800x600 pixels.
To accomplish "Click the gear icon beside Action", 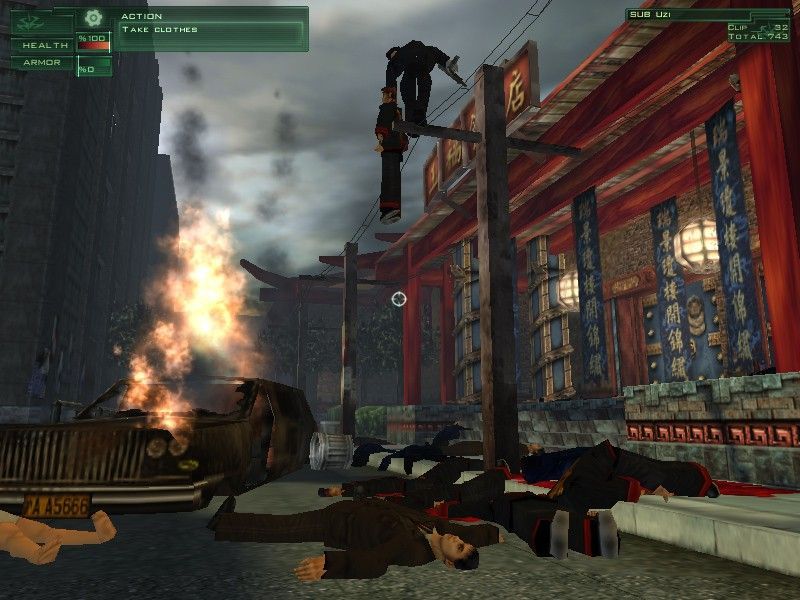I will click(x=93, y=17).
